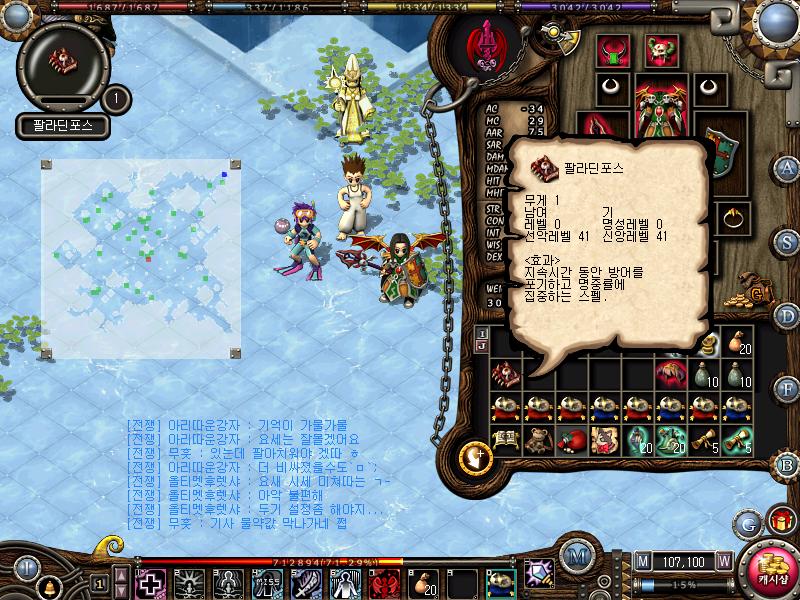Click the round A side button
Screen dimensions: 800x600
point(787,168)
